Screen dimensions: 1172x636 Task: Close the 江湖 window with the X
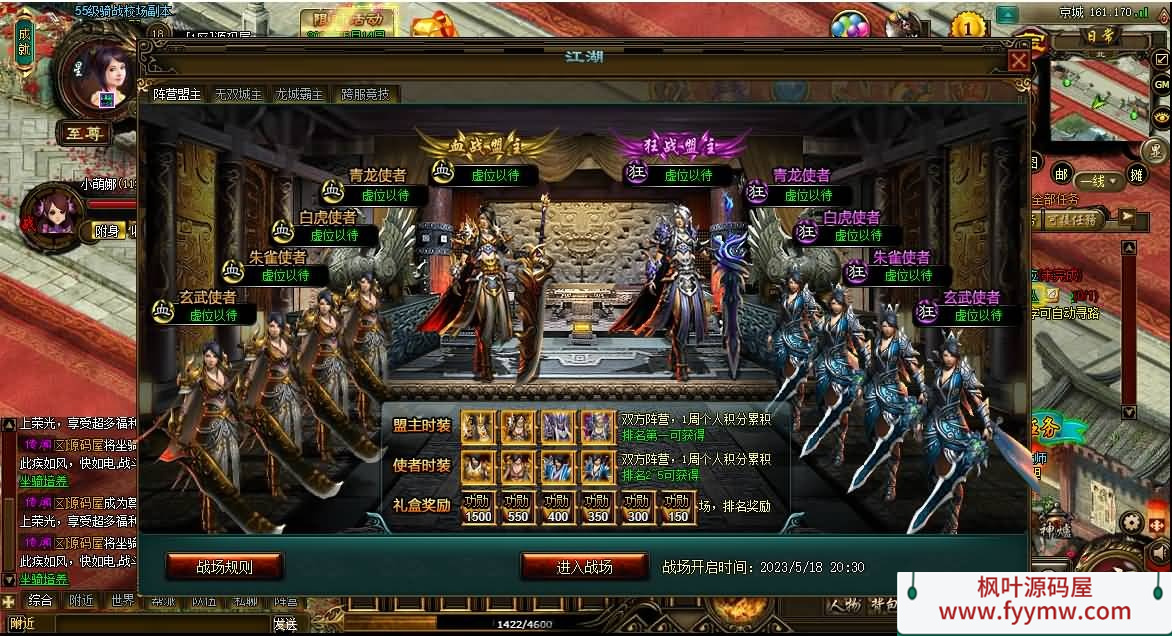[x=1018, y=60]
